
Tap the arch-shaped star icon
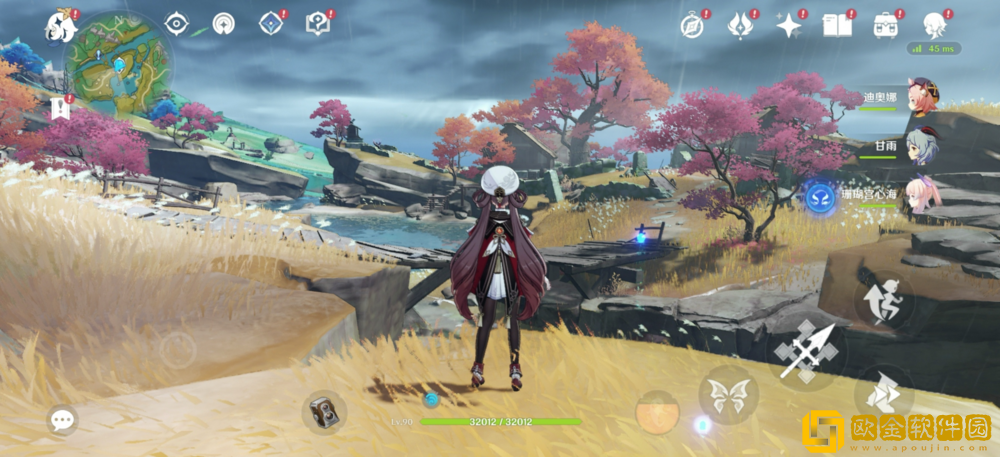223,23
